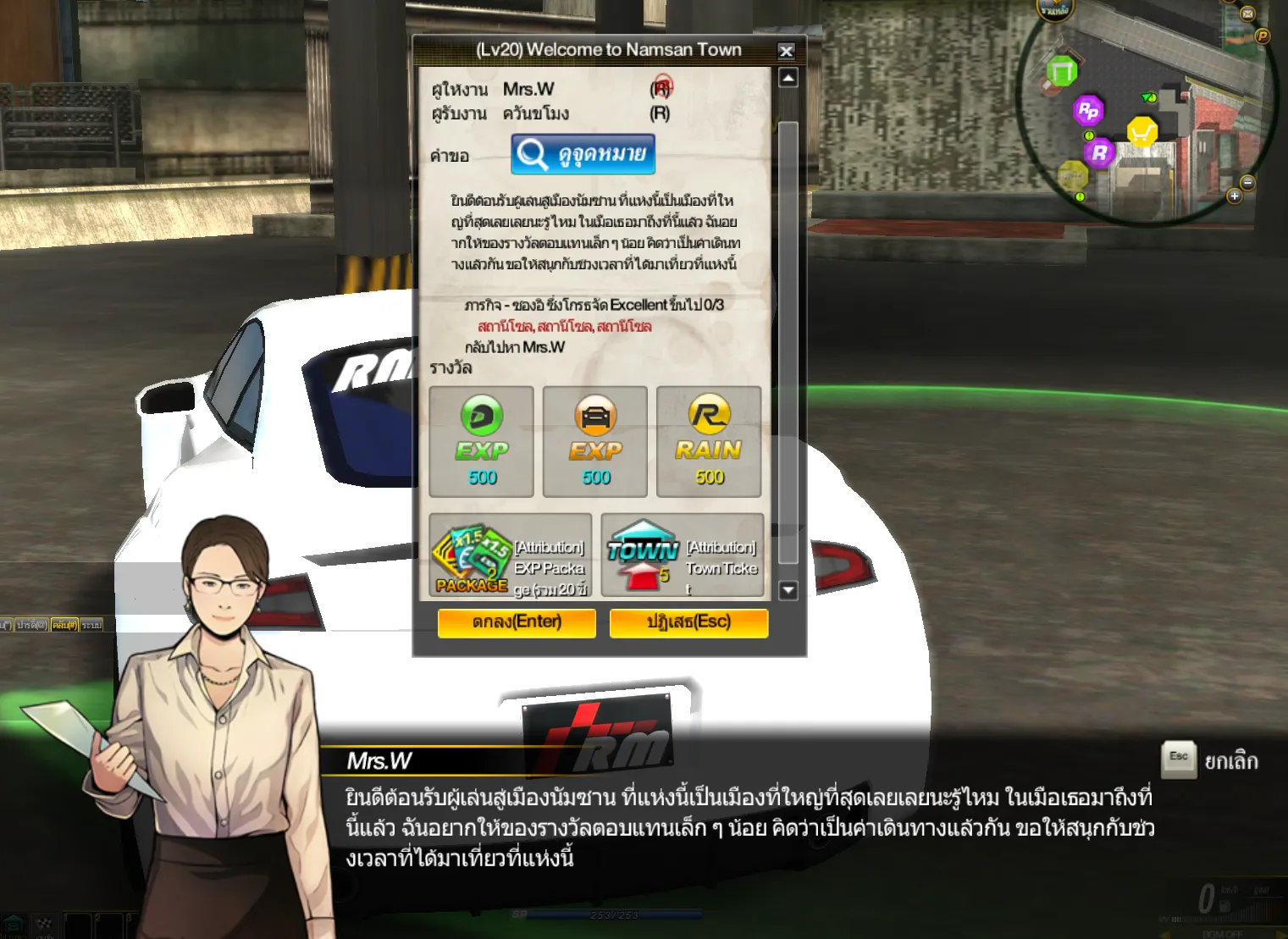Select the Town Ticket reward item
Viewport: 1288px width, 939px height.
(683, 555)
